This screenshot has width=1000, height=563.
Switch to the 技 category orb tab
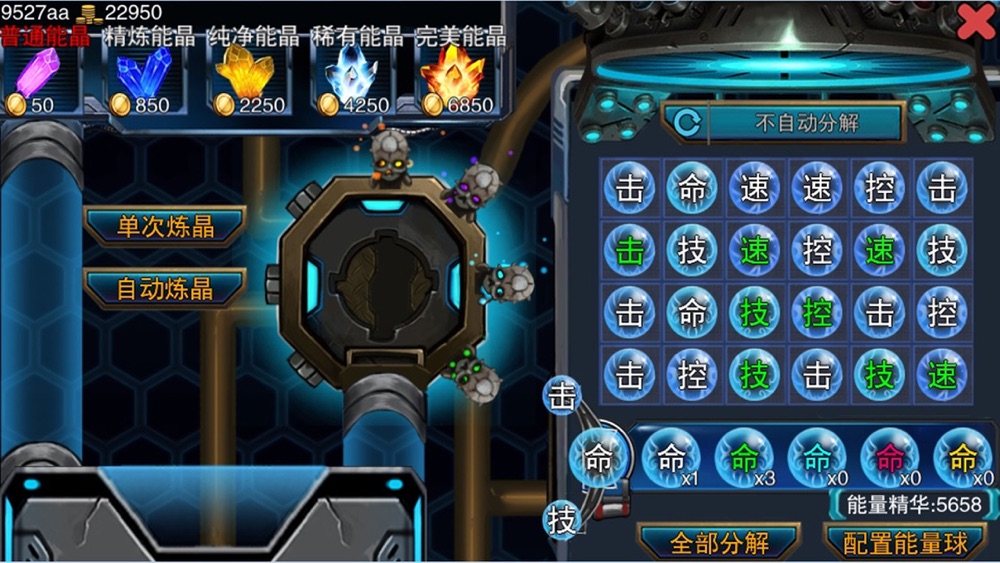point(563,520)
